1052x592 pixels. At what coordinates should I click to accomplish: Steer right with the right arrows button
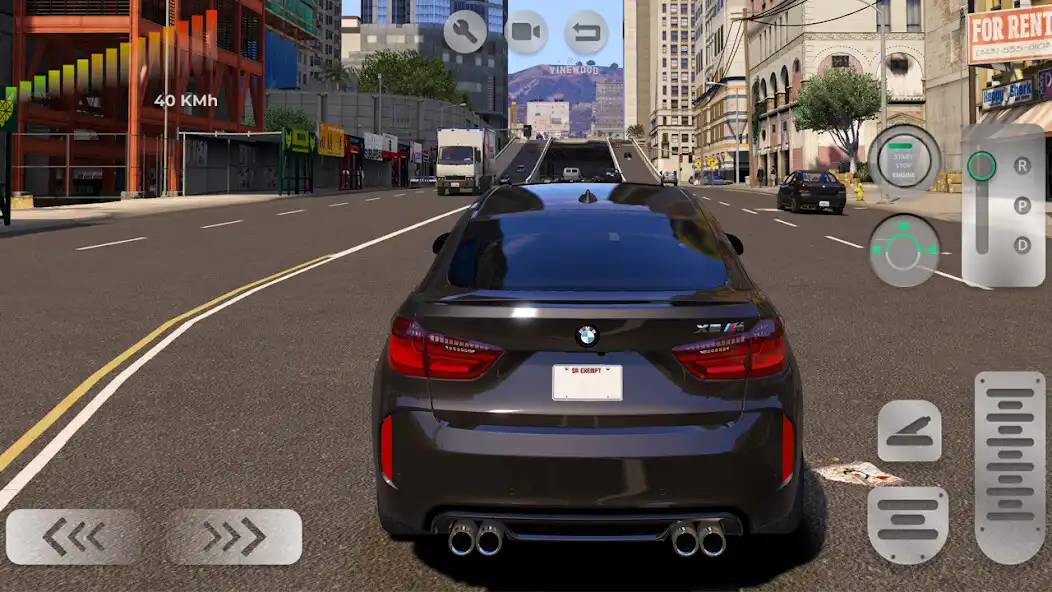[234, 537]
